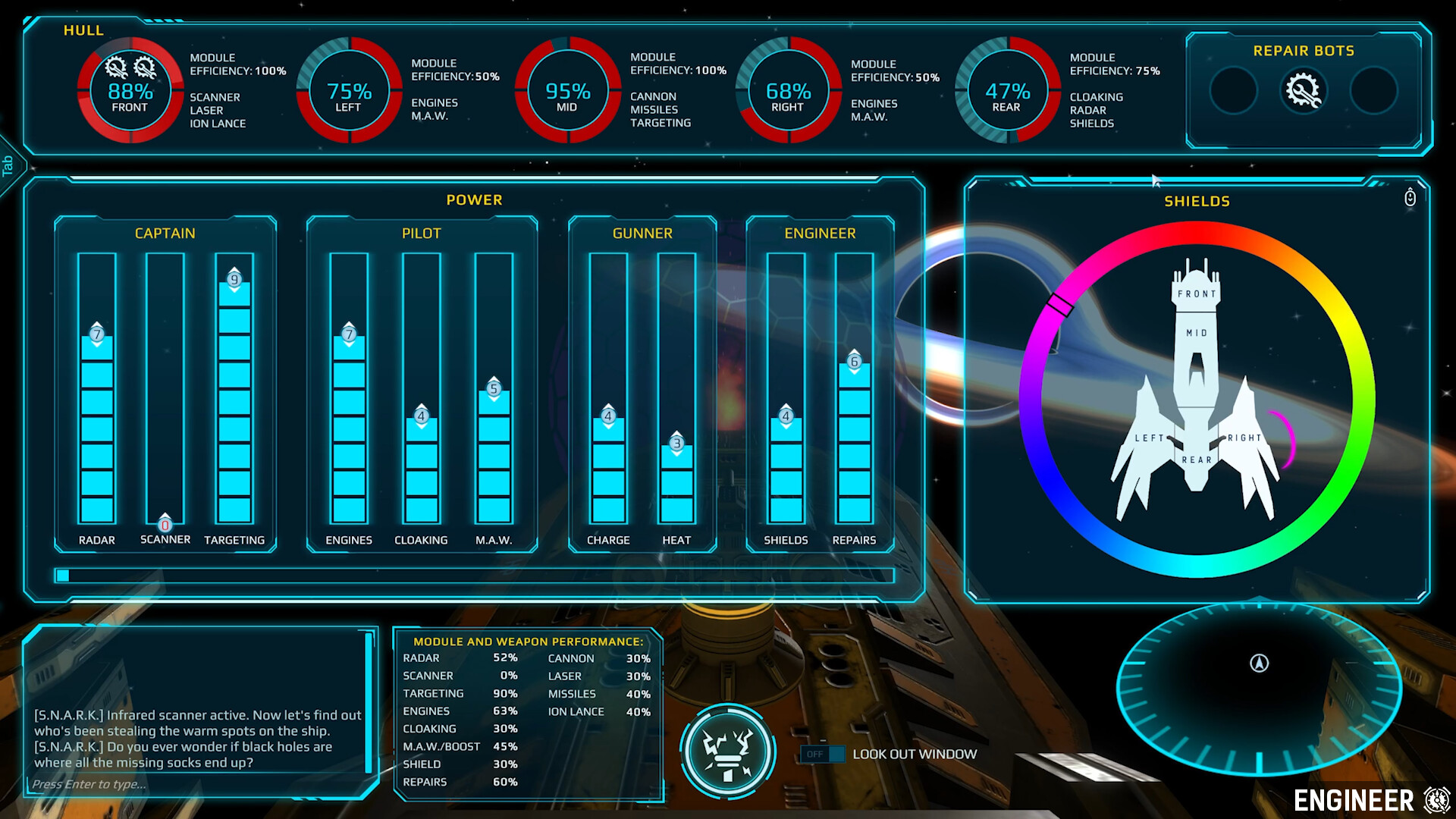Decrease ENGINES power with its down arrow
Image resolution: width=1456 pixels, height=819 pixels.
tap(348, 343)
